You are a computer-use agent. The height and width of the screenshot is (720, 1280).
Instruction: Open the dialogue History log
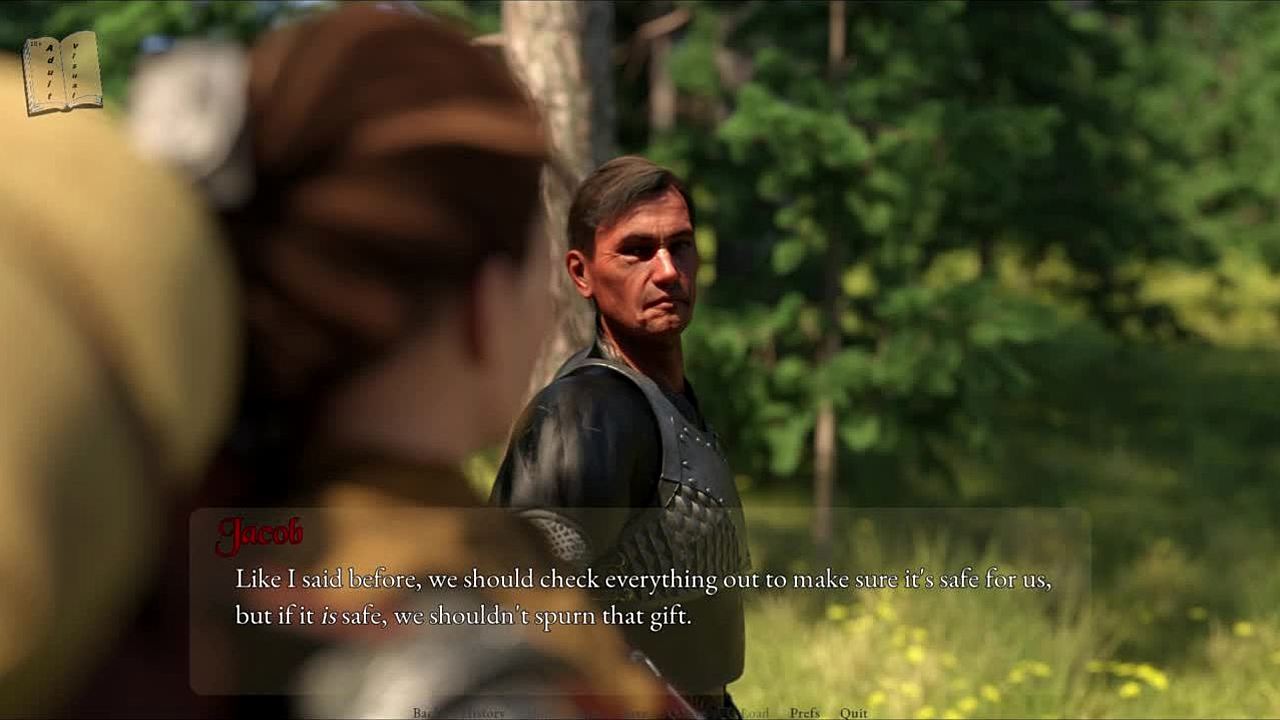pos(485,713)
